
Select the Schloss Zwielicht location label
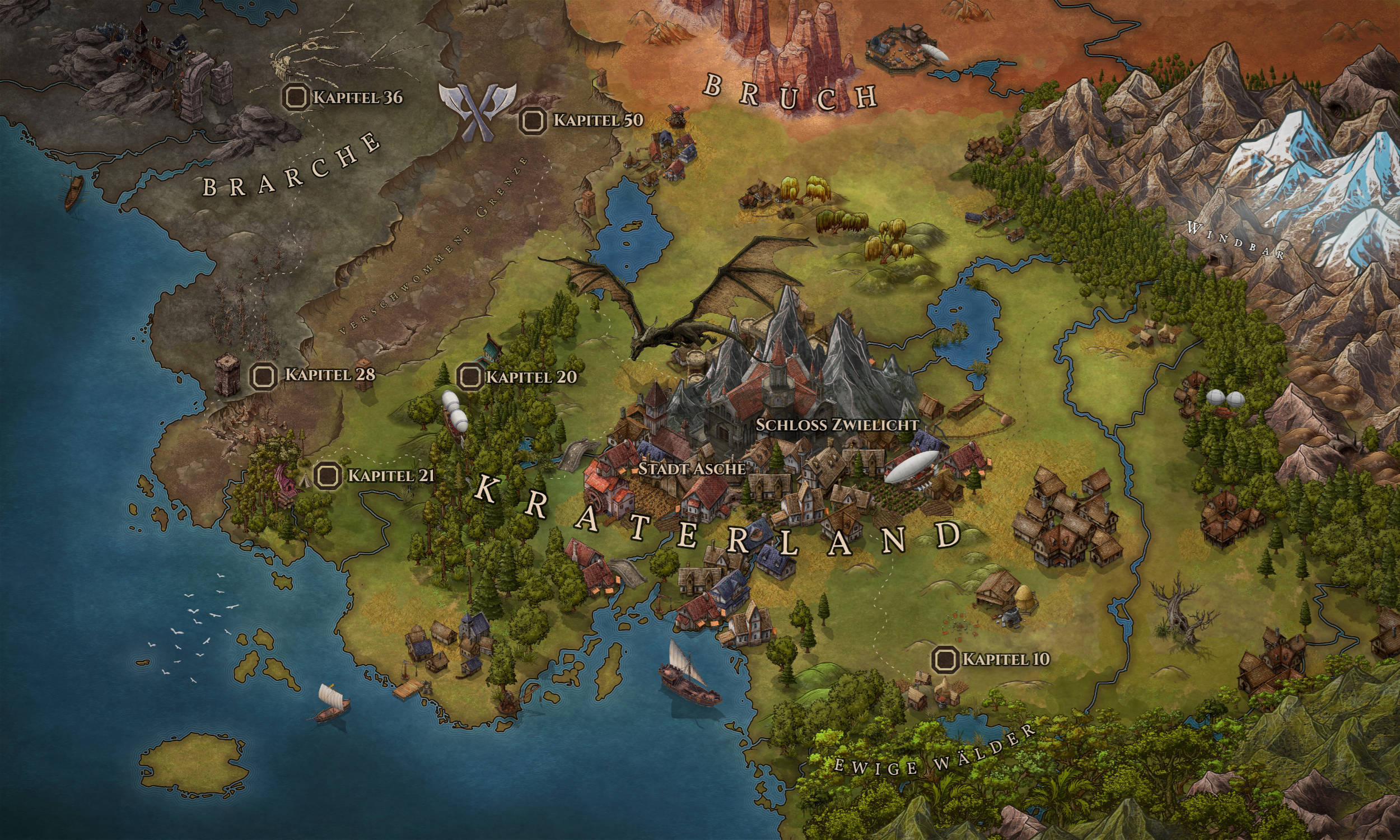[x=837, y=424]
